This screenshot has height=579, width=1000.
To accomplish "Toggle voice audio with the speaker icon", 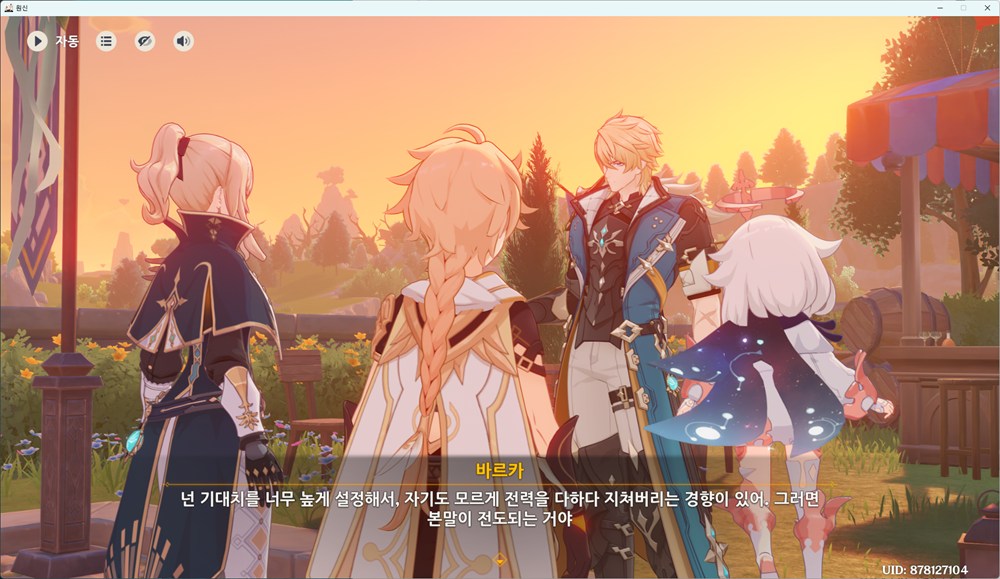I will [183, 41].
